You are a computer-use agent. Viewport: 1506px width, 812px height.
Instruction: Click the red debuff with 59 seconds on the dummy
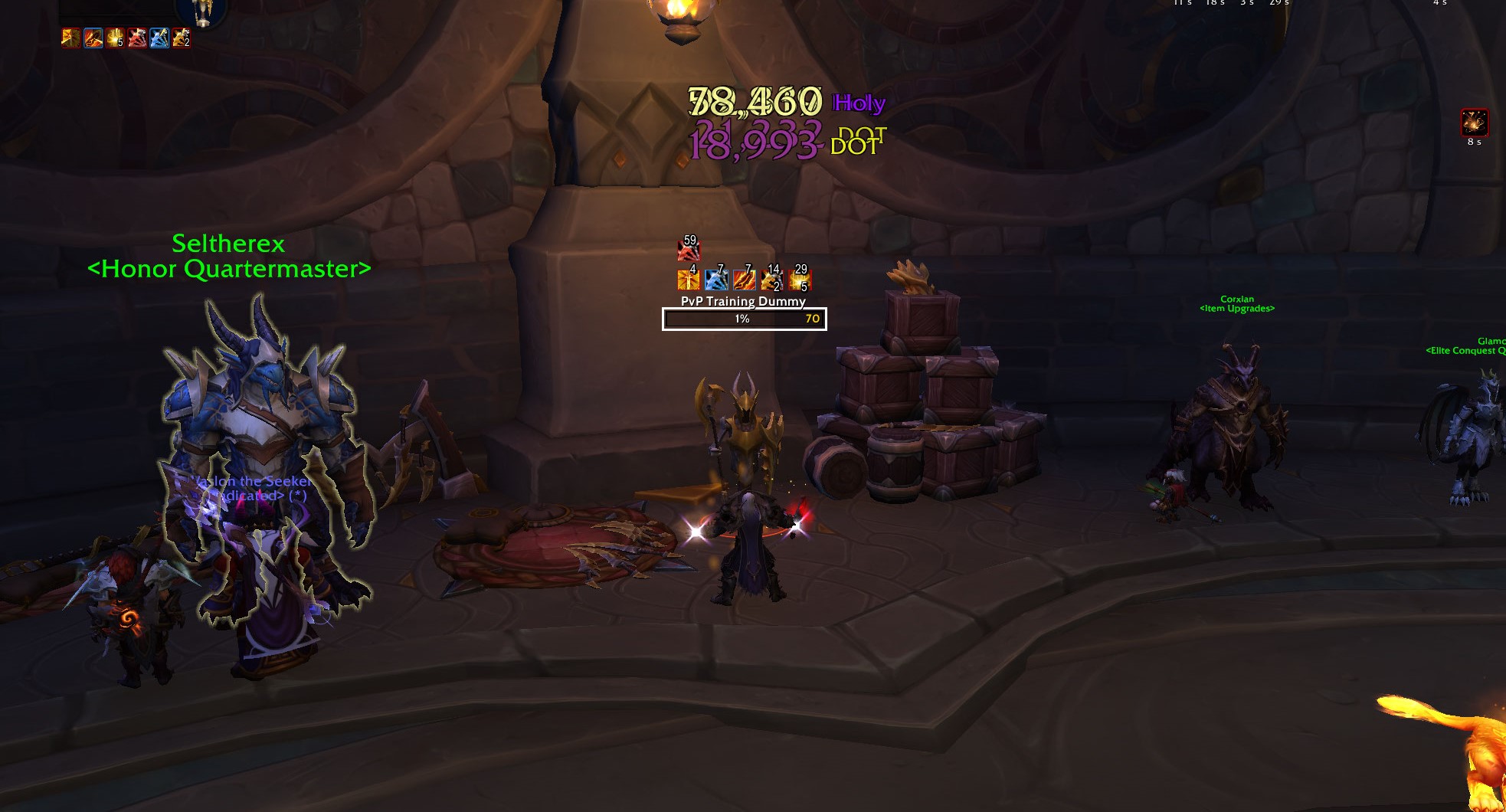pos(688,250)
